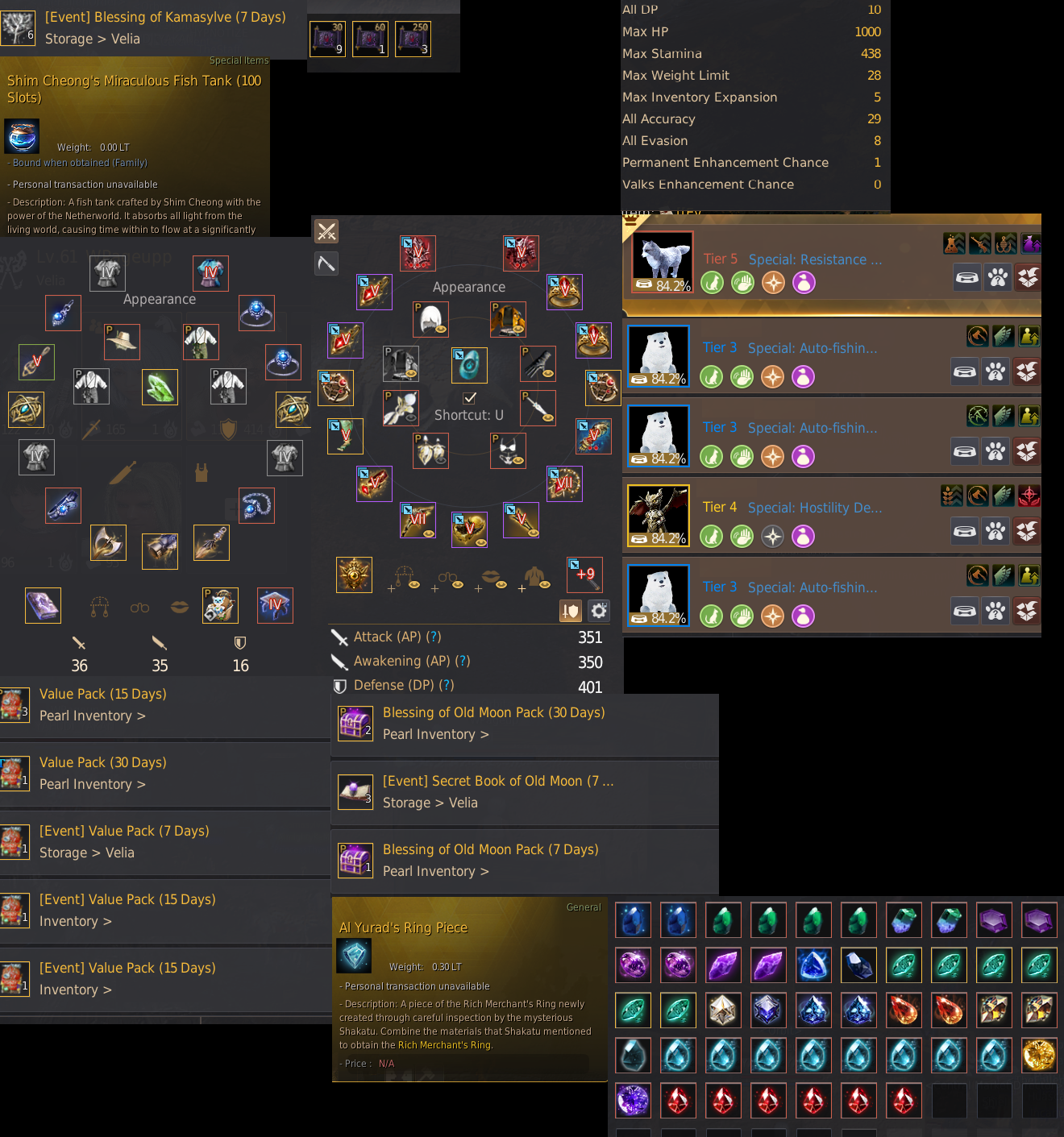Switch to the General tab on Al Yurad's Ring tooltip
This screenshot has width=1064, height=1137.
click(x=583, y=907)
